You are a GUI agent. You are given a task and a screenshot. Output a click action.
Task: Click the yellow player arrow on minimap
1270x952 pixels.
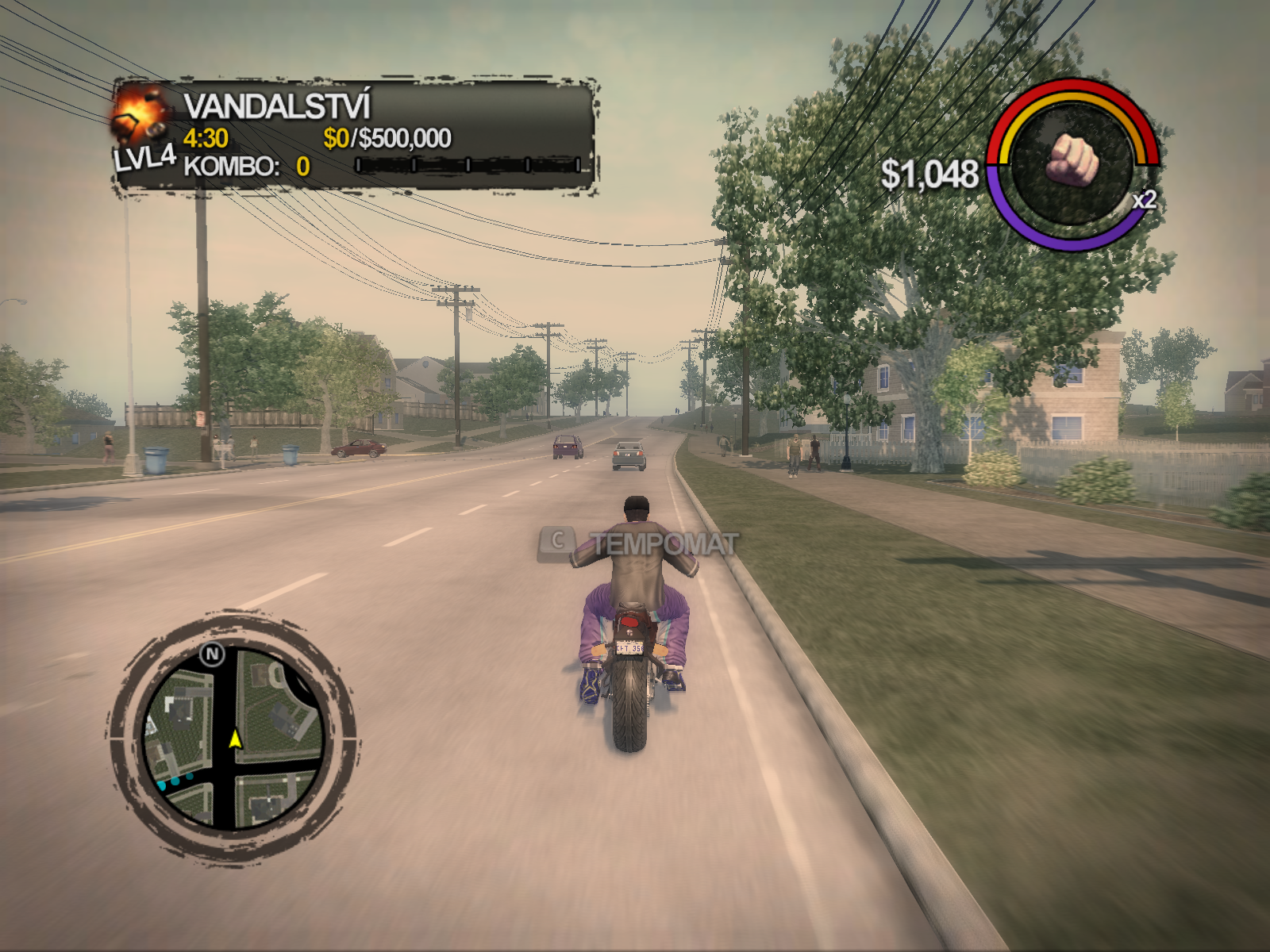click(235, 739)
